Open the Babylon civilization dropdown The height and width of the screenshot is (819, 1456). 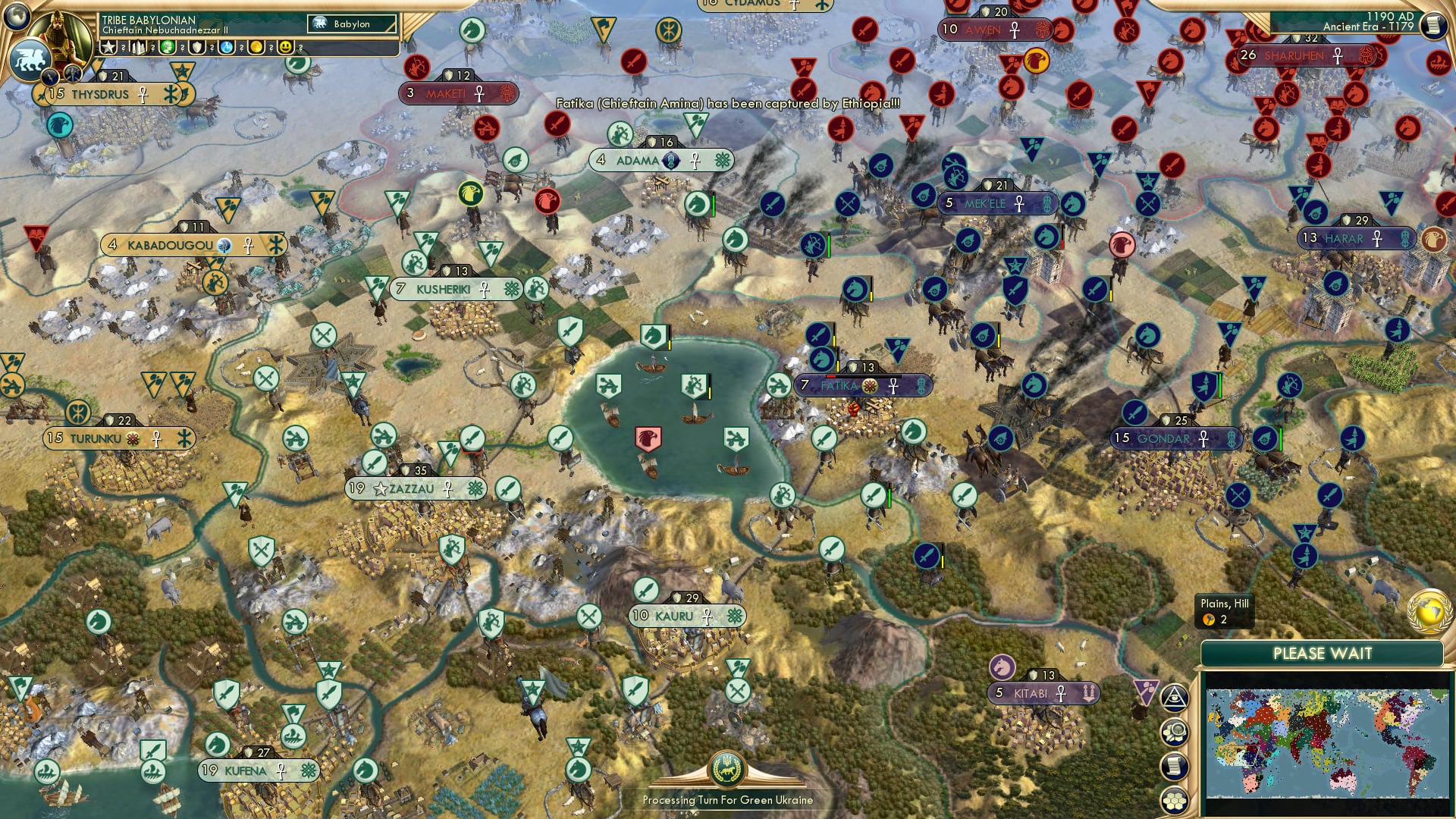pyautogui.click(x=352, y=24)
